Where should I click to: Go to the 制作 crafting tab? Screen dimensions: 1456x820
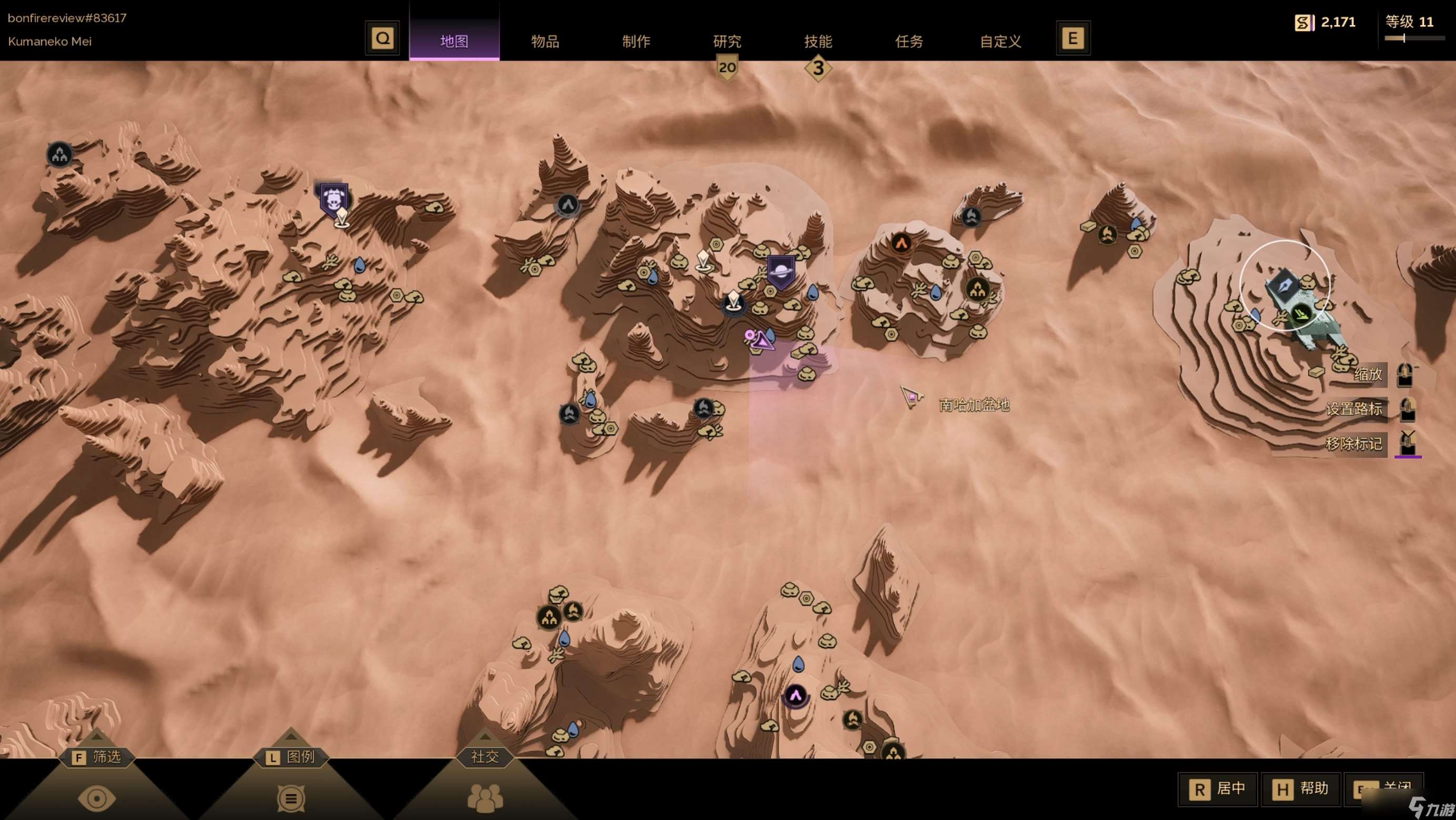(x=636, y=41)
